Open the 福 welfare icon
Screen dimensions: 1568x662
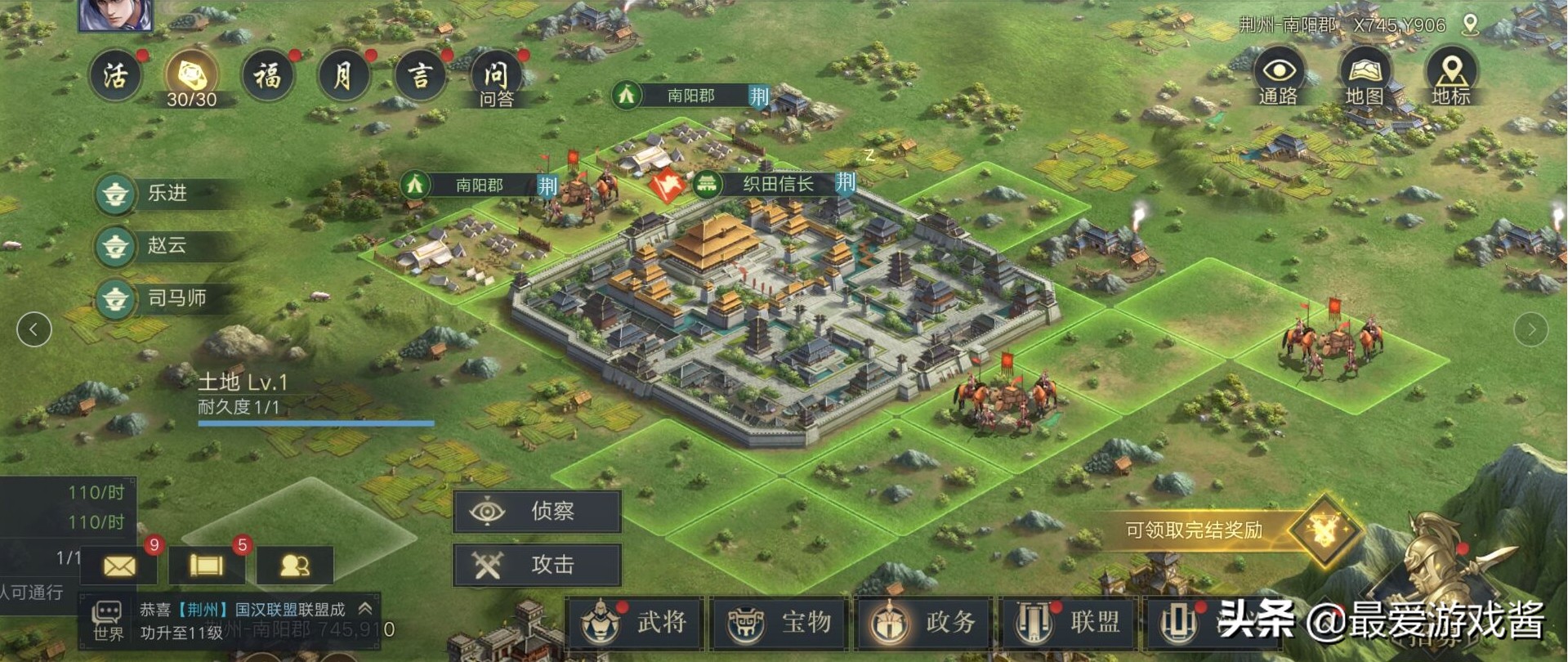point(266,76)
